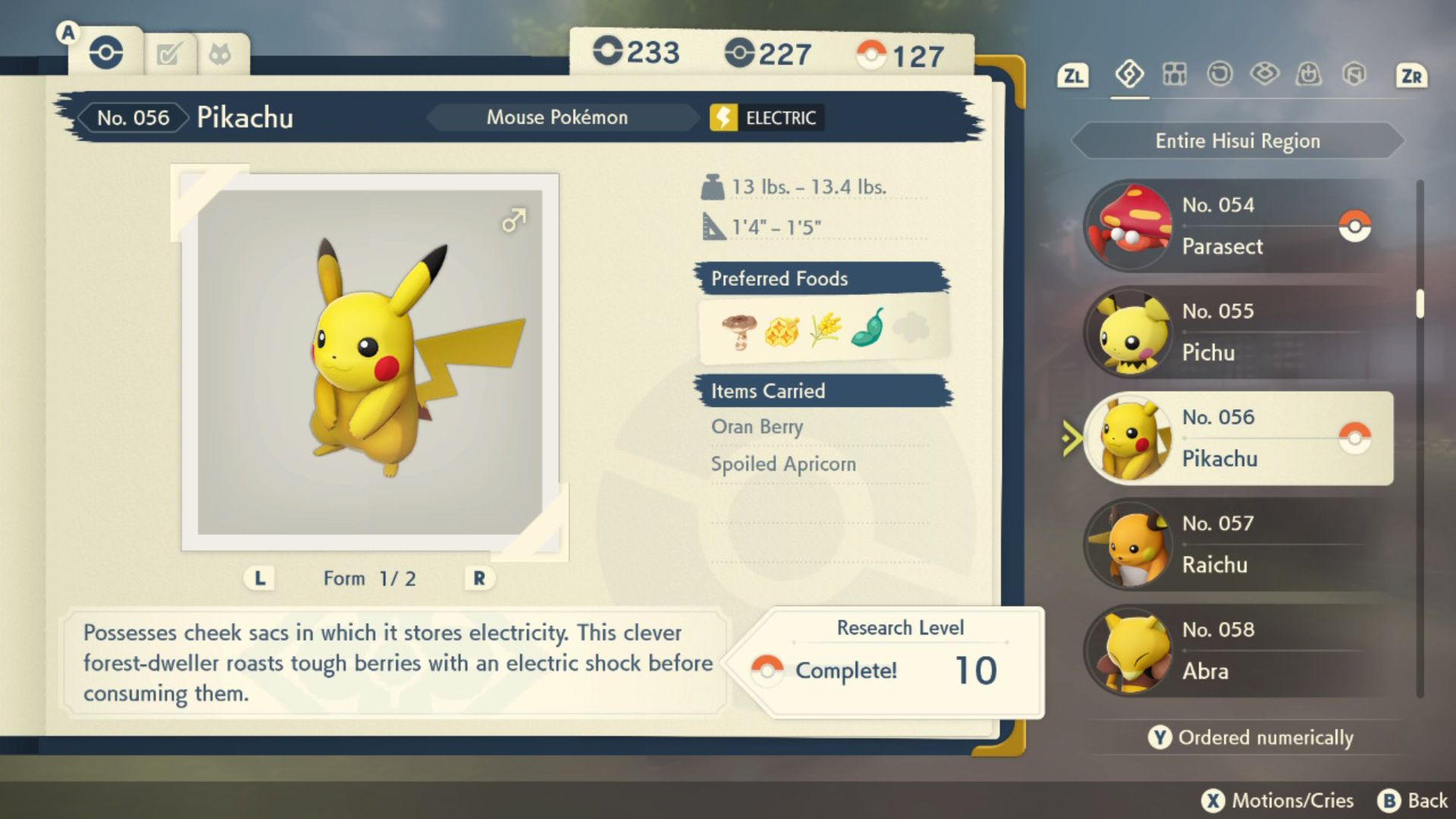The image size is (1456, 819).
Task: Choose the trapezoid-shaped area filter icon
Action: [x=1309, y=74]
